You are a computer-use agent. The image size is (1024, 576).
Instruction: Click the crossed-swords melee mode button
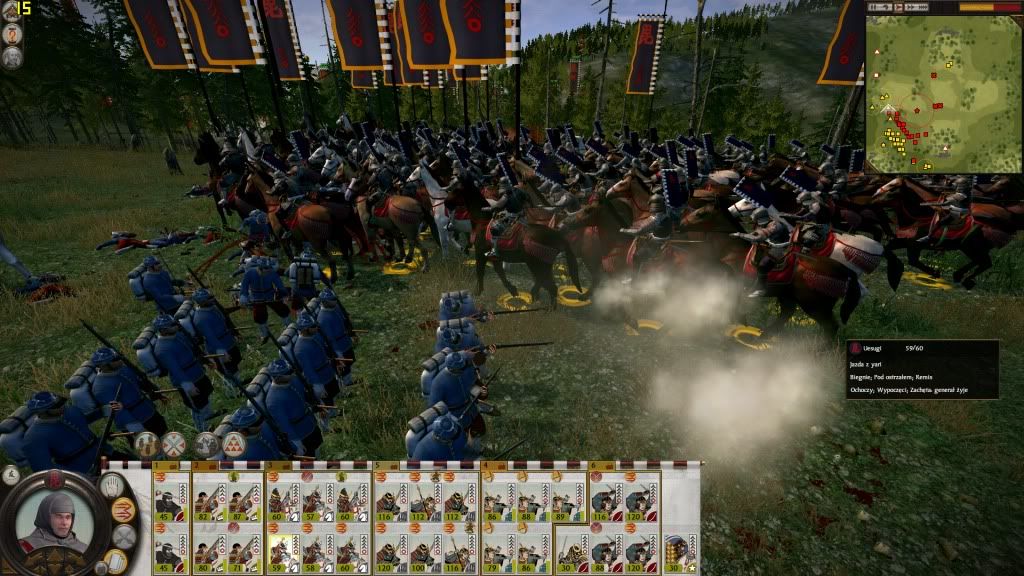point(175,444)
